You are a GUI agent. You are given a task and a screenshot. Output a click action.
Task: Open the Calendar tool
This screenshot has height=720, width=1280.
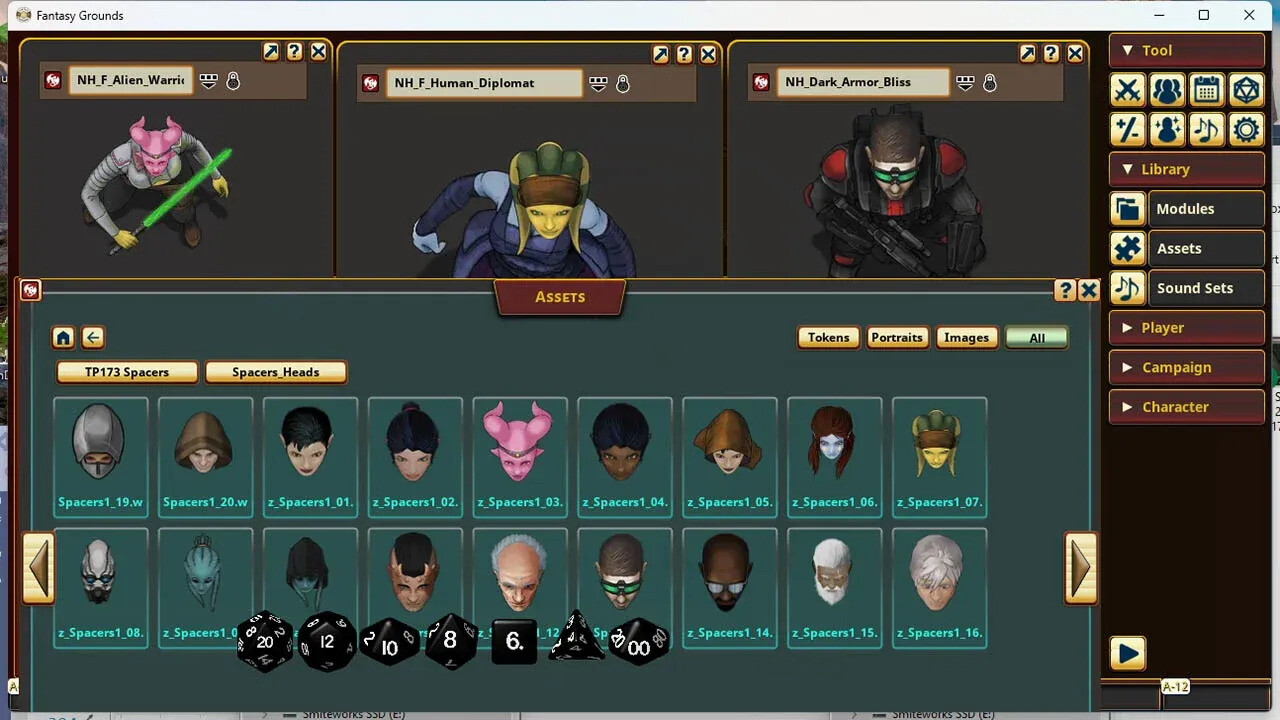(x=1207, y=90)
